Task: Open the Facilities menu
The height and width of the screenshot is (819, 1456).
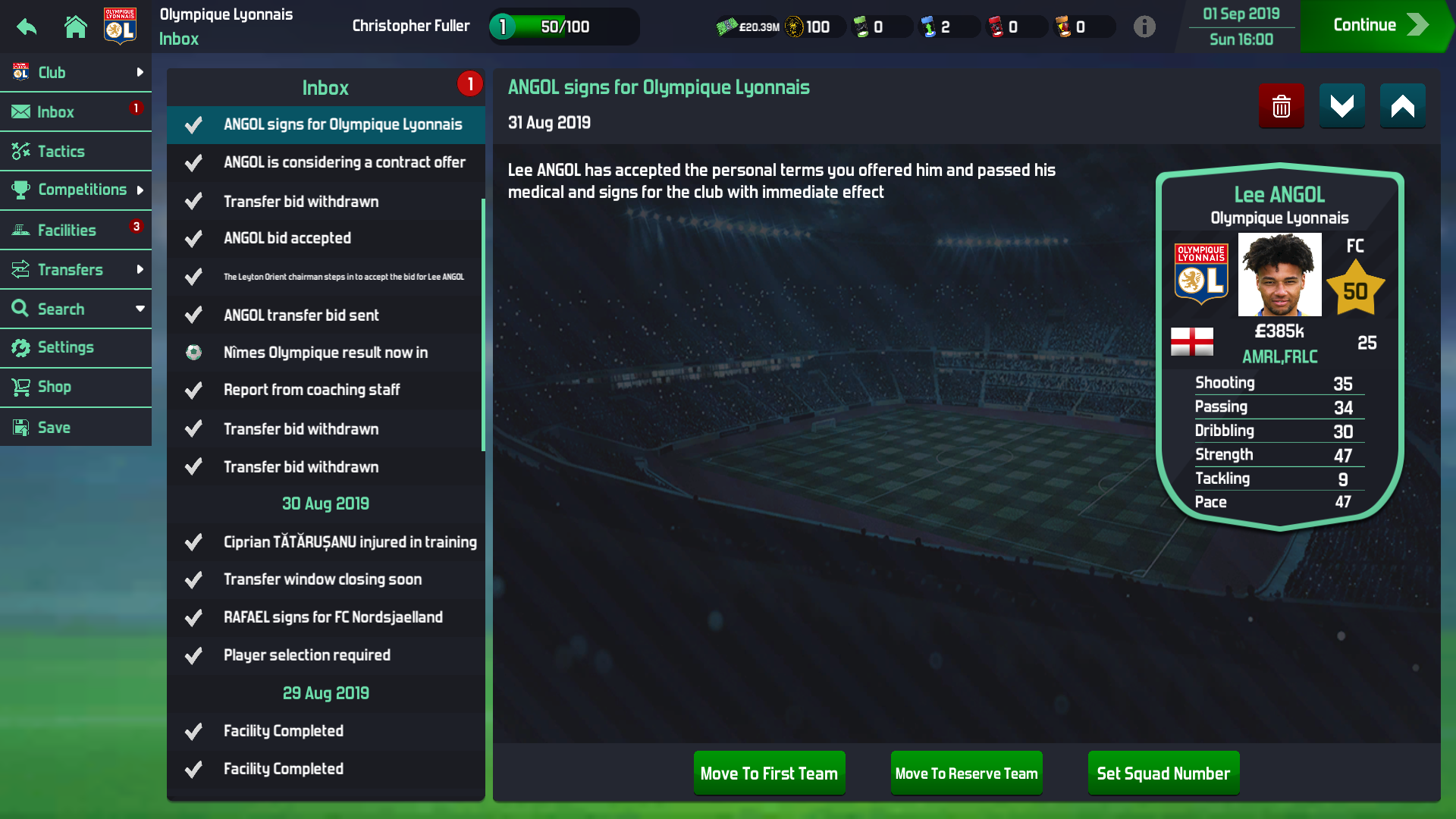Action: (x=76, y=231)
